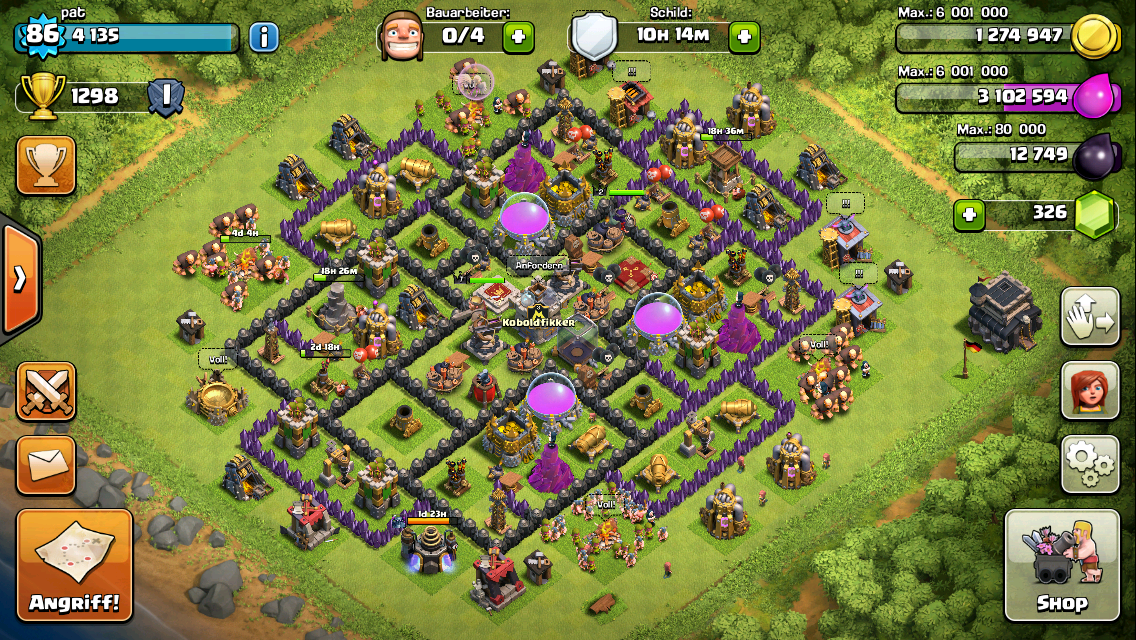Open the Shop

coord(1061,565)
